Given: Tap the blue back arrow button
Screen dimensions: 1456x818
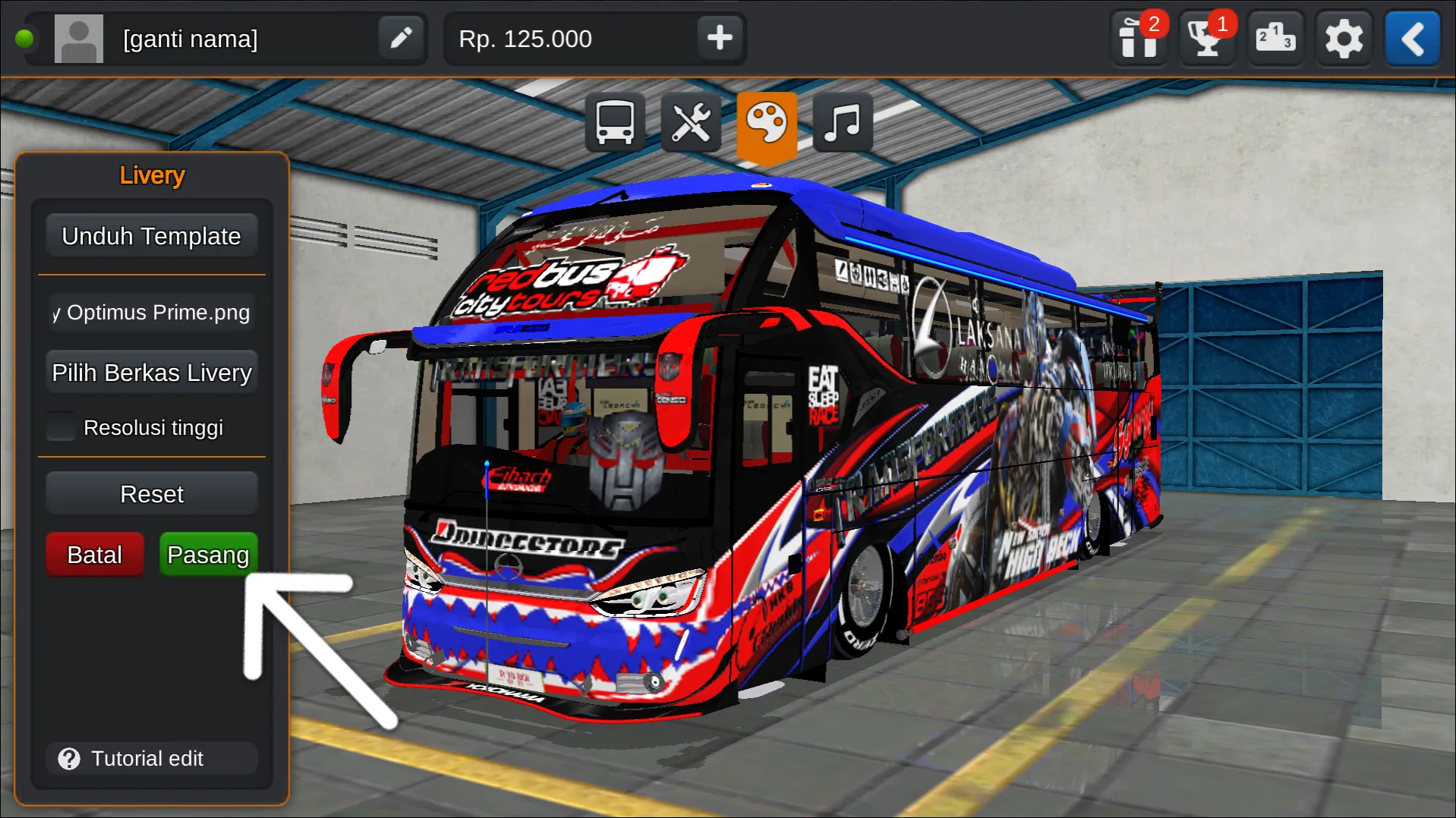Looking at the screenshot, I should click(1412, 39).
